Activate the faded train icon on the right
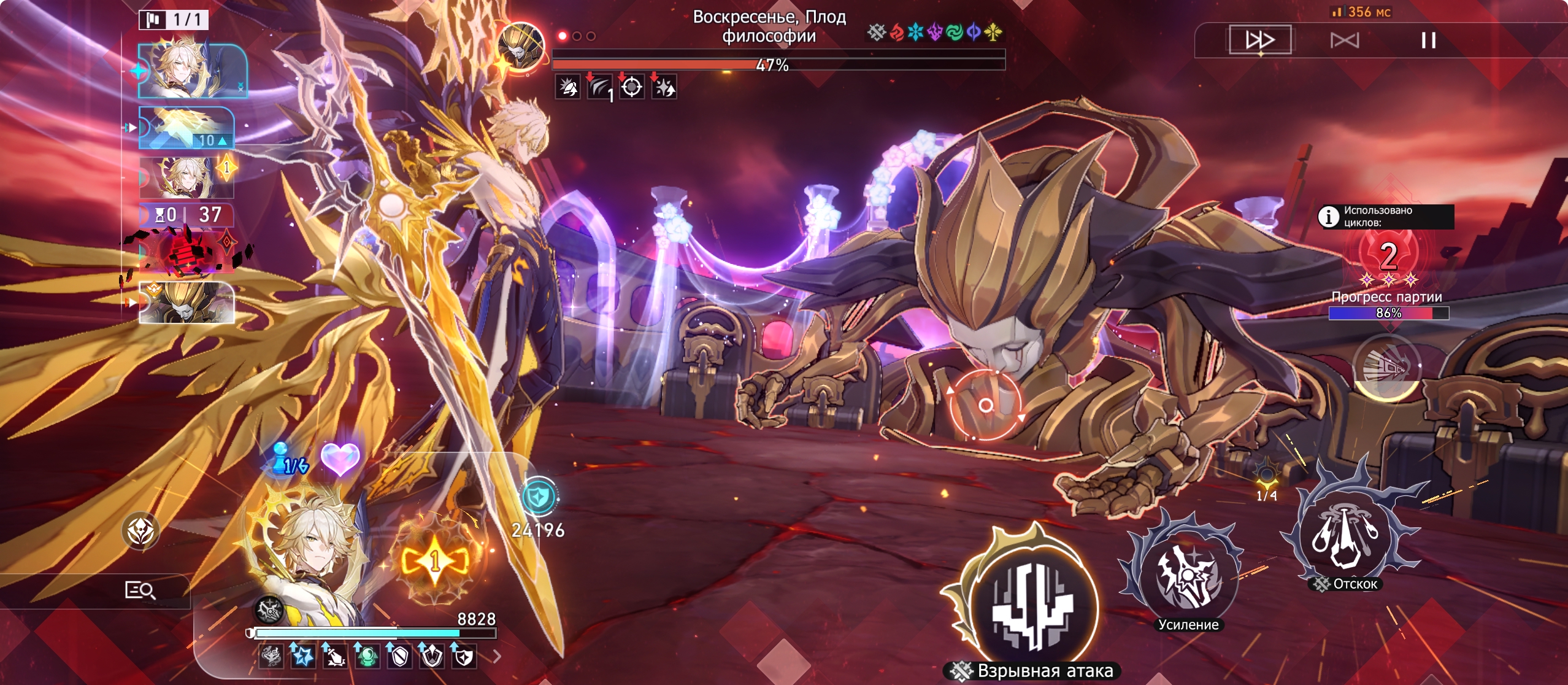The width and height of the screenshot is (1568, 685). 1386,367
